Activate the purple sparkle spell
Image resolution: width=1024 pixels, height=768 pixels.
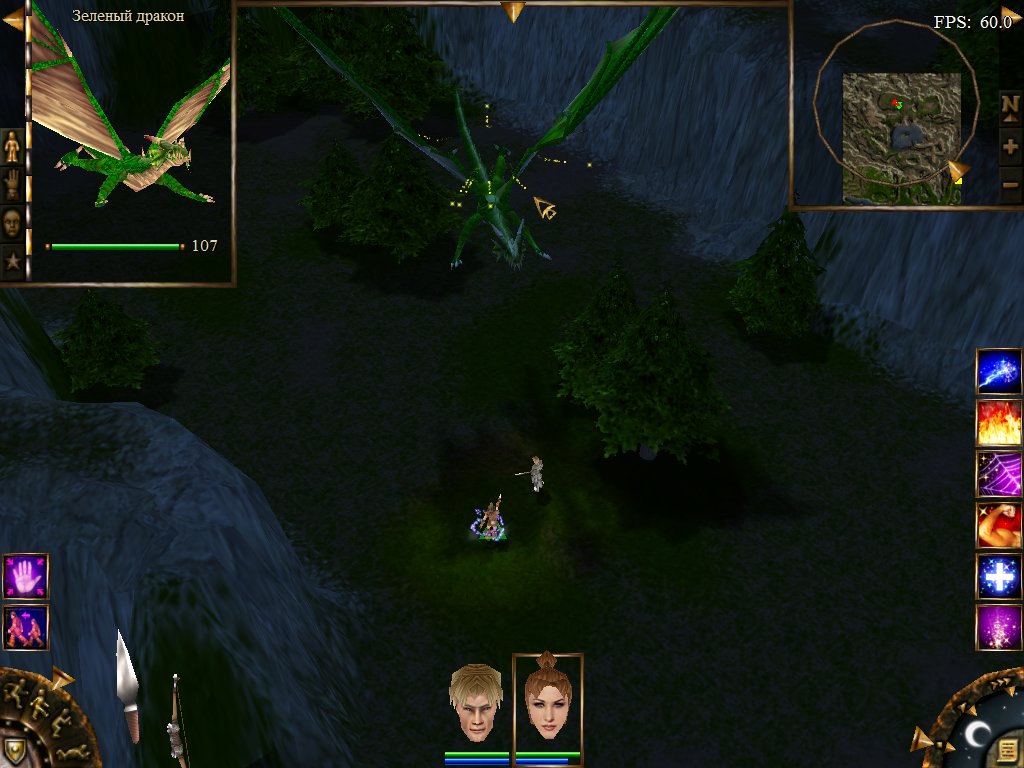tap(998, 627)
